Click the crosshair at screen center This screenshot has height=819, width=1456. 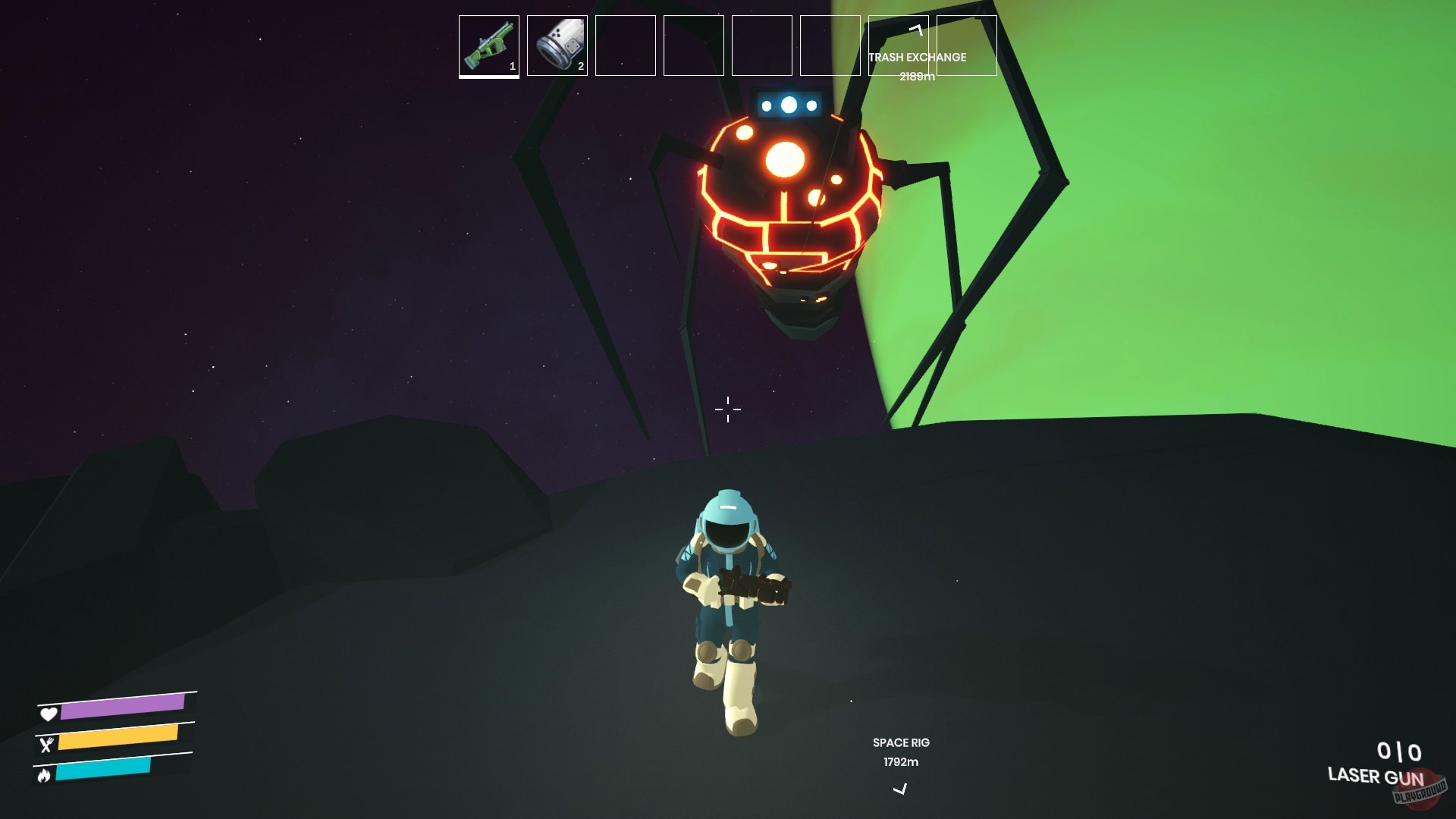(727, 409)
